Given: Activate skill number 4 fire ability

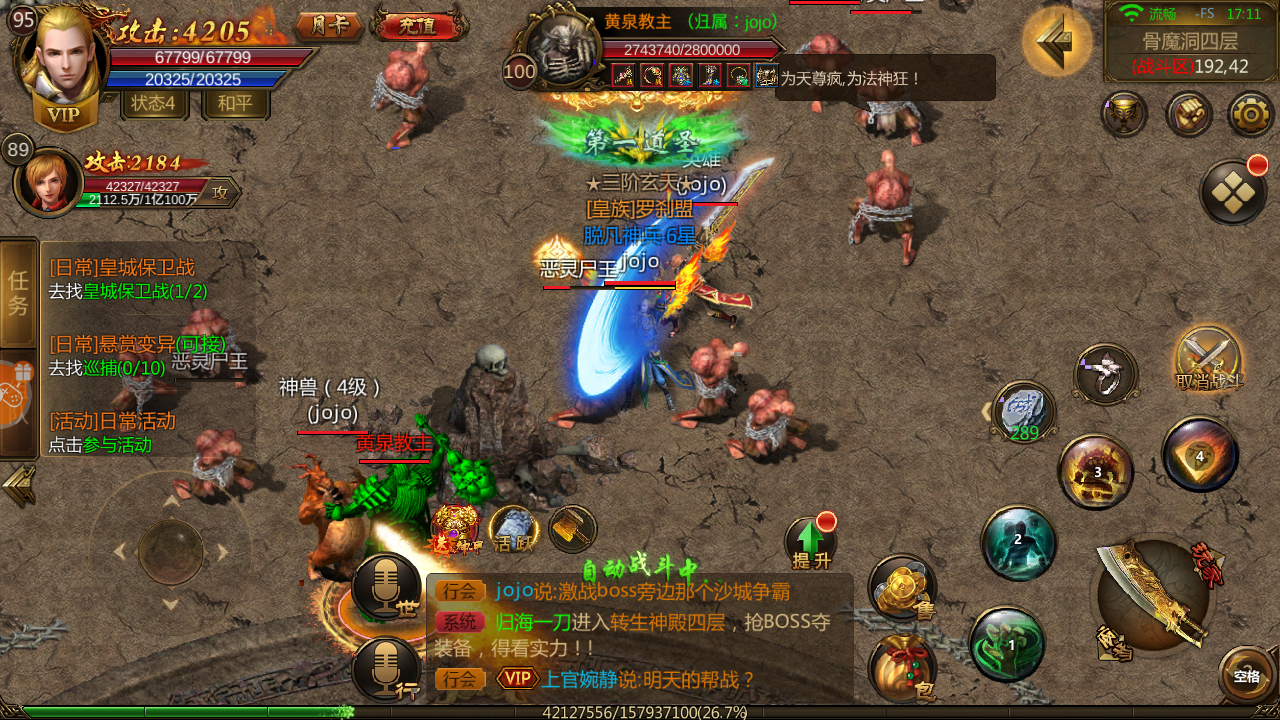Looking at the screenshot, I should pyautogui.click(x=1200, y=455).
